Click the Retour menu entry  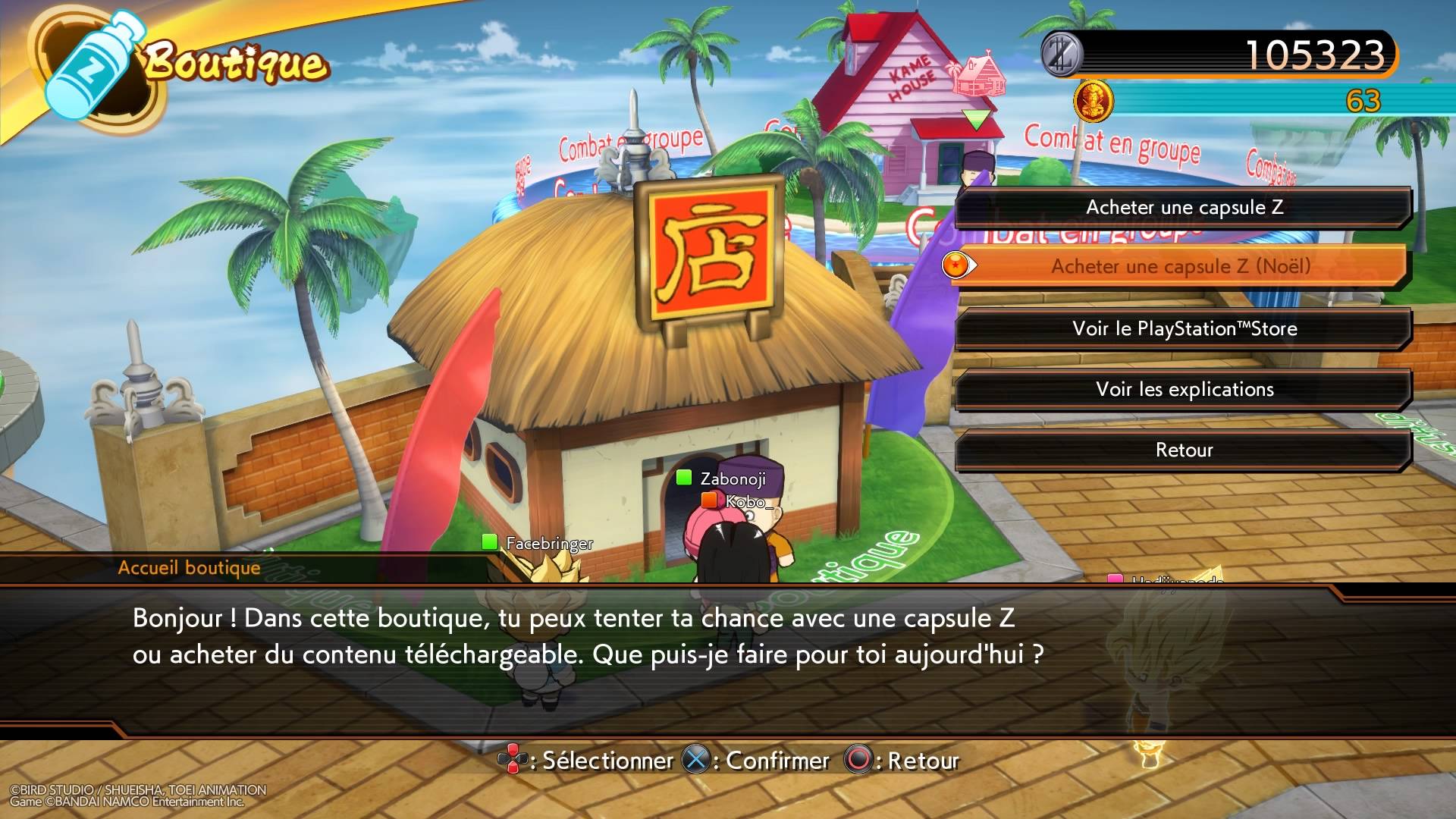[x=1184, y=450]
